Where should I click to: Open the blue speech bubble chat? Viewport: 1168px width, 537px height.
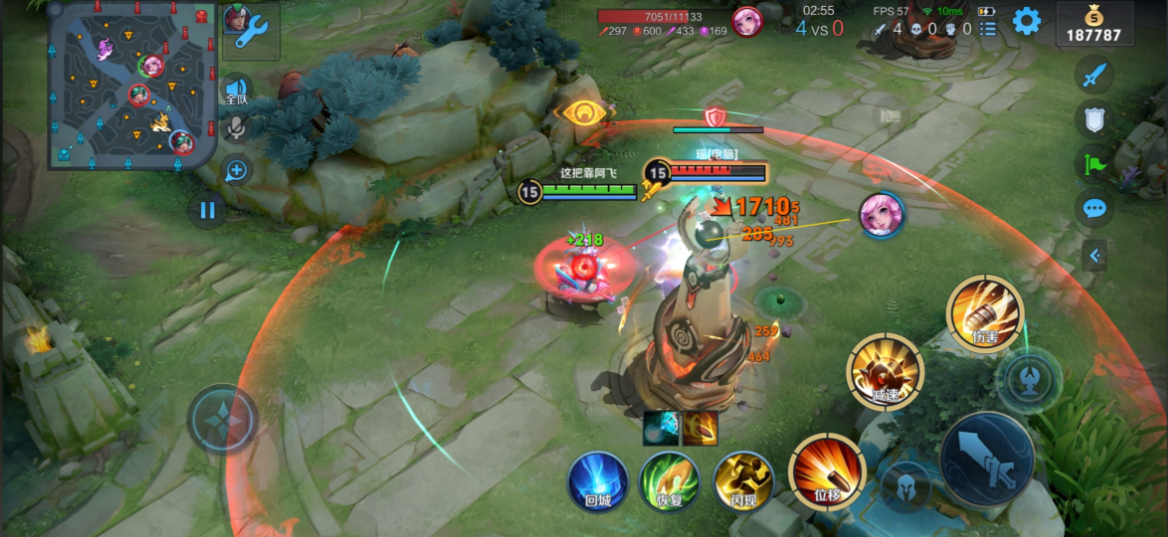(x=1095, y=208)
